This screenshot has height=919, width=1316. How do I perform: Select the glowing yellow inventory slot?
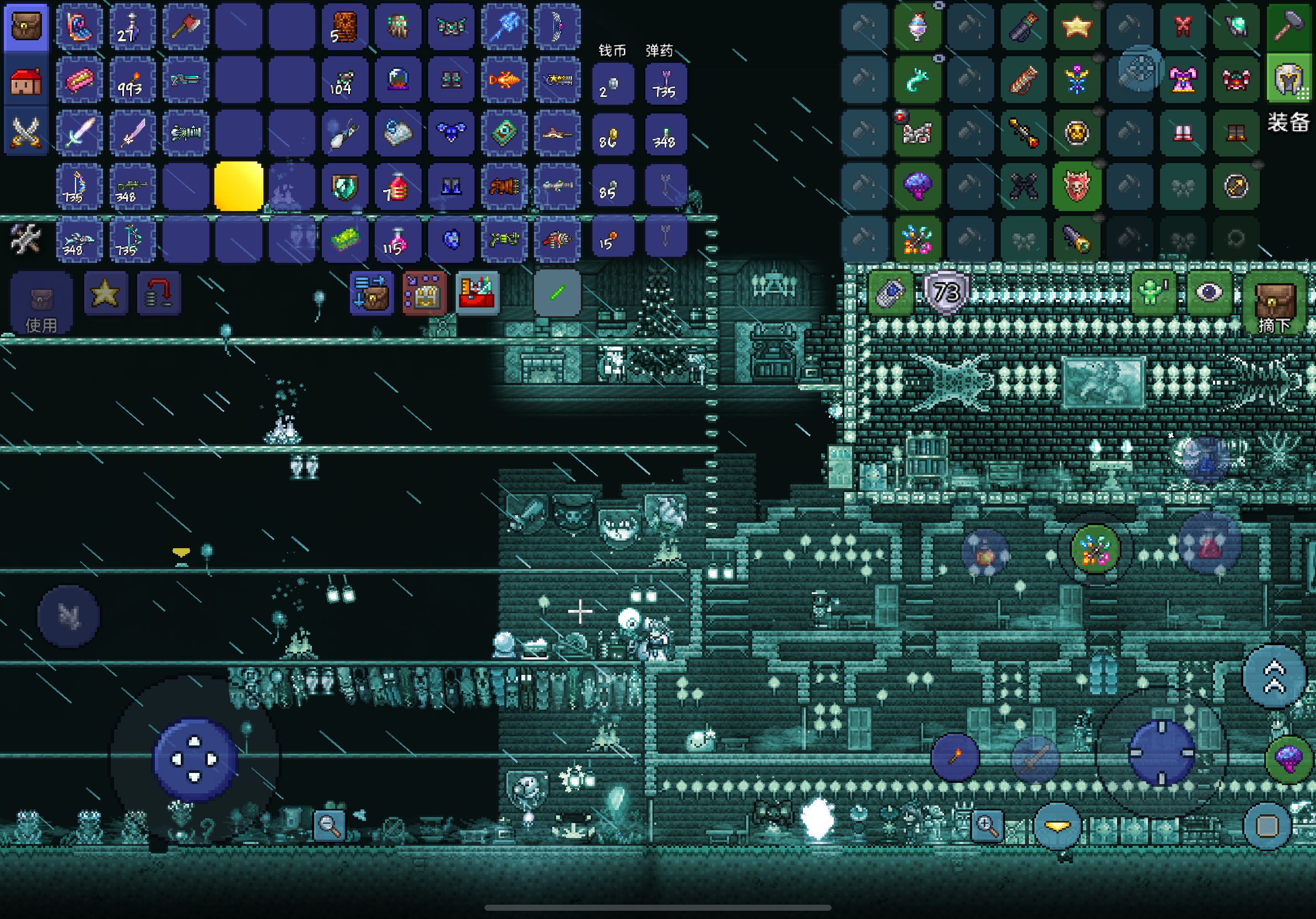[x=239, y=186]
